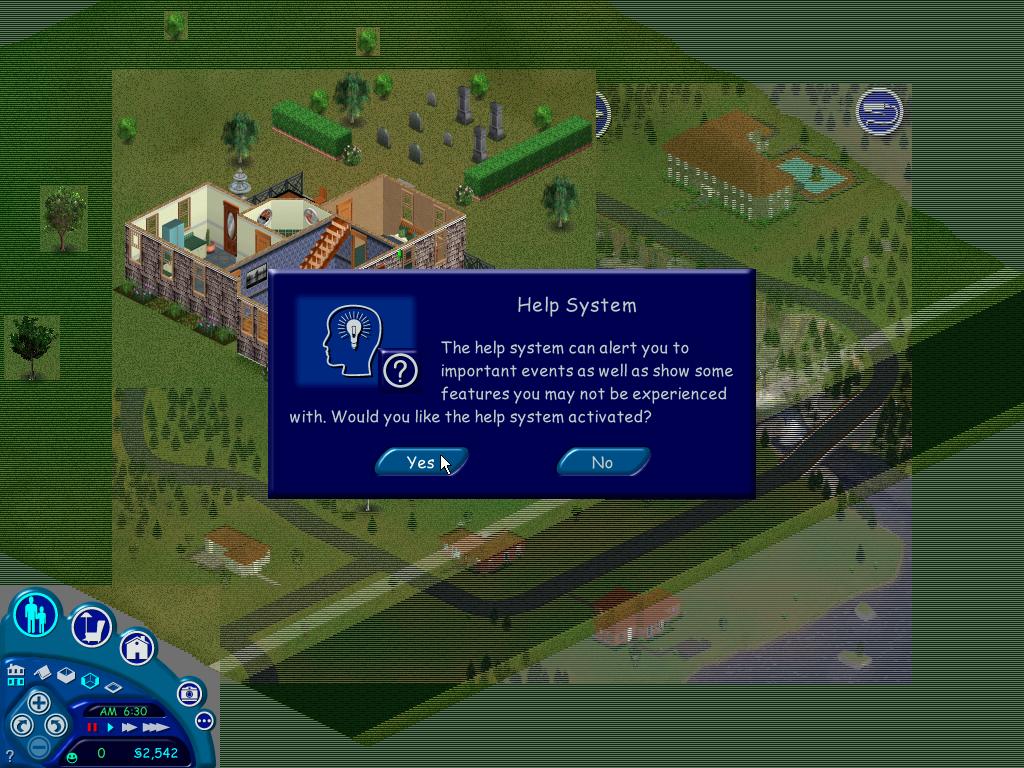Select the cutaway walls view
The height and width of the screenshot is (768, 1024).
click(x=90, y=681)
